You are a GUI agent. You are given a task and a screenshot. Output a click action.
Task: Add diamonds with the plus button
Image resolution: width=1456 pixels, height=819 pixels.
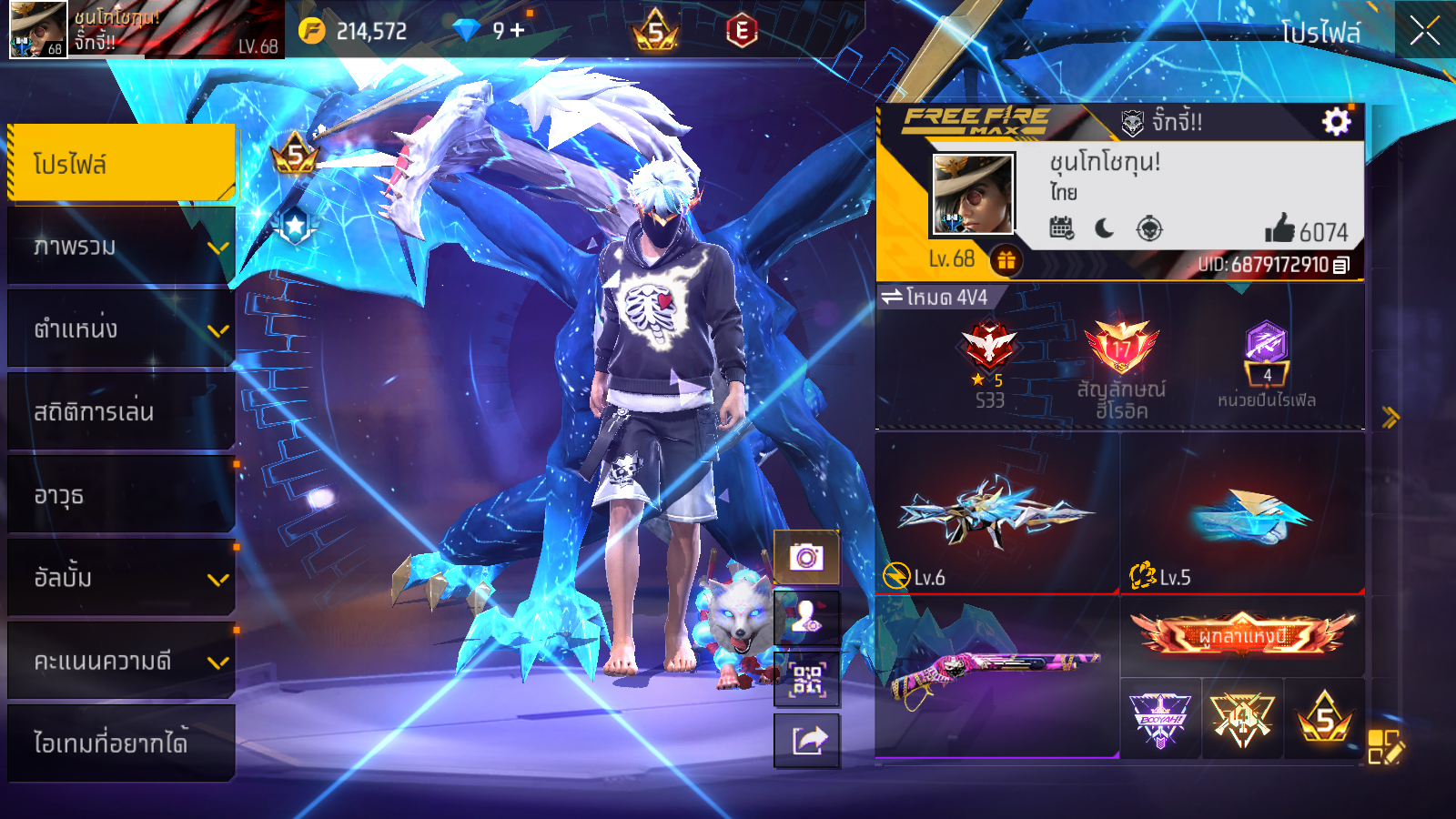coord(517,31)
